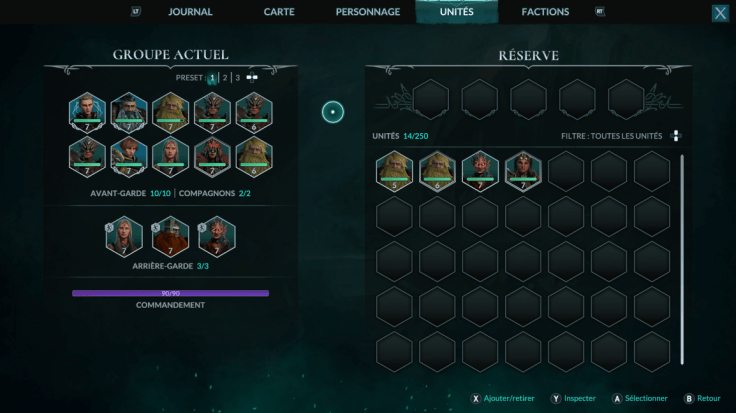Open the Journal tab

190,12
